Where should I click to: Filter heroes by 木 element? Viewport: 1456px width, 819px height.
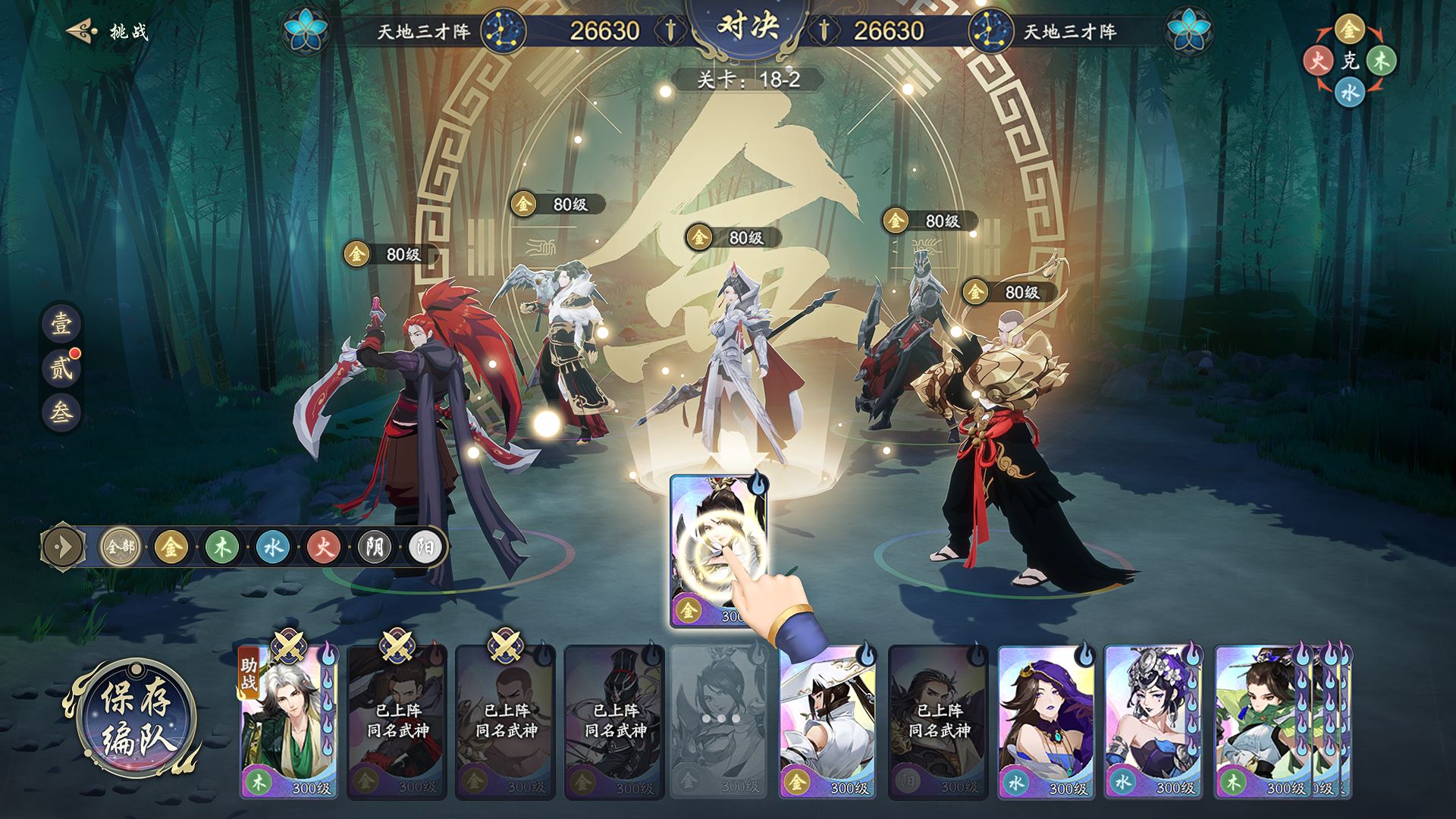click(221, 547)
